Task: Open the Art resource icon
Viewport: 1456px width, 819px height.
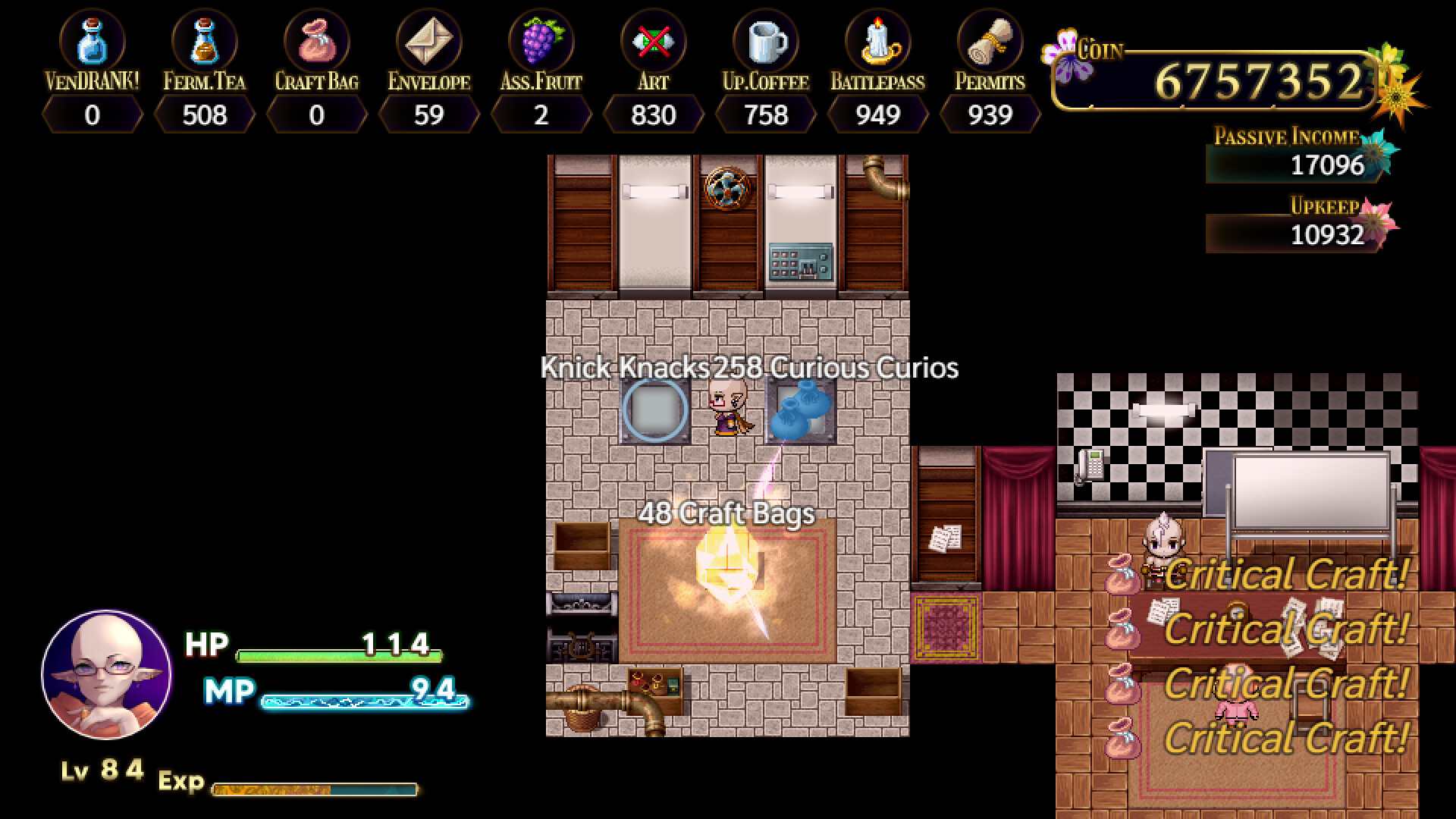Action: pos(654,43)
